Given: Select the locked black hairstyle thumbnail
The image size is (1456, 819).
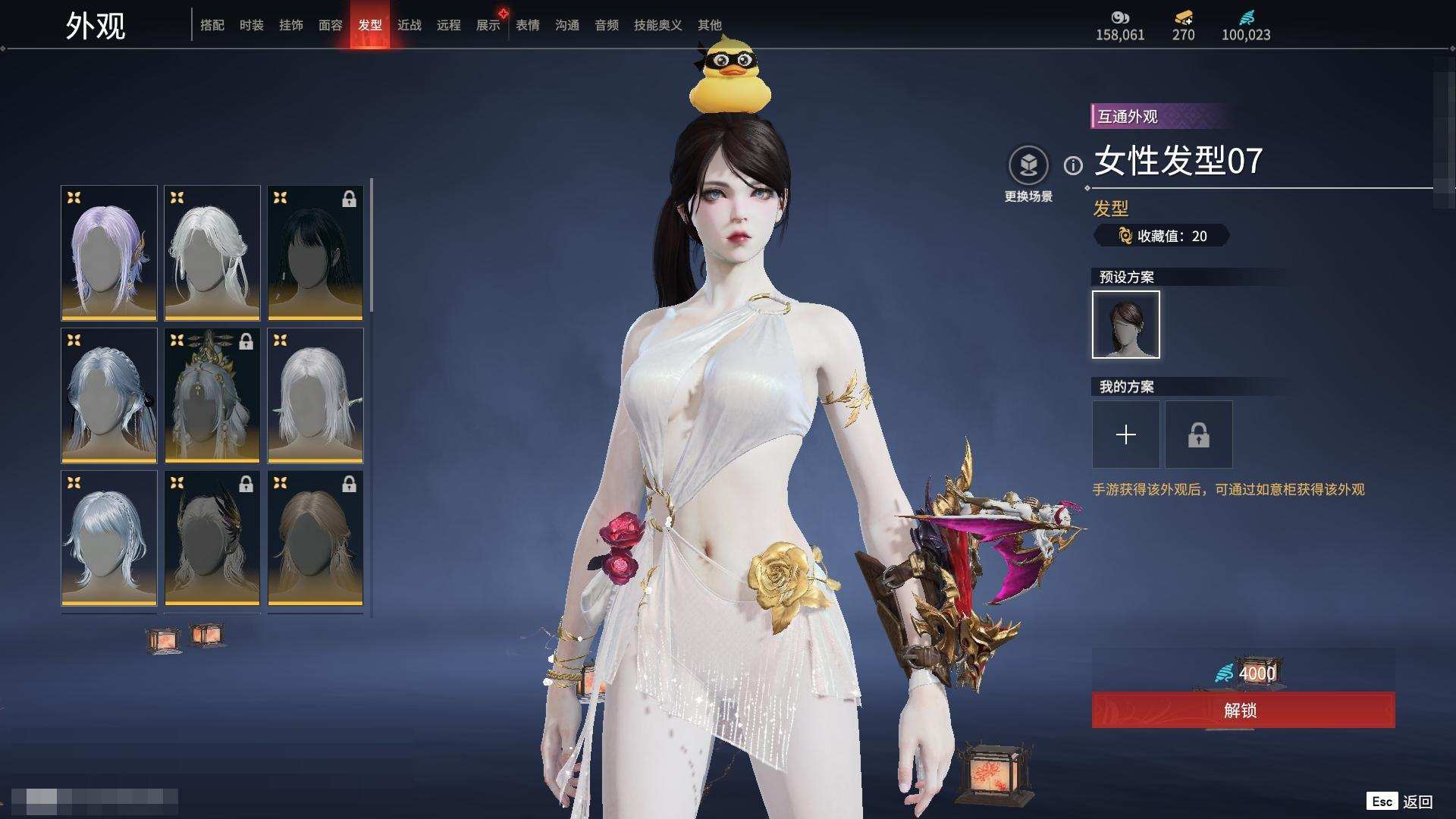Looking at the screenshot, I should 315,253.
